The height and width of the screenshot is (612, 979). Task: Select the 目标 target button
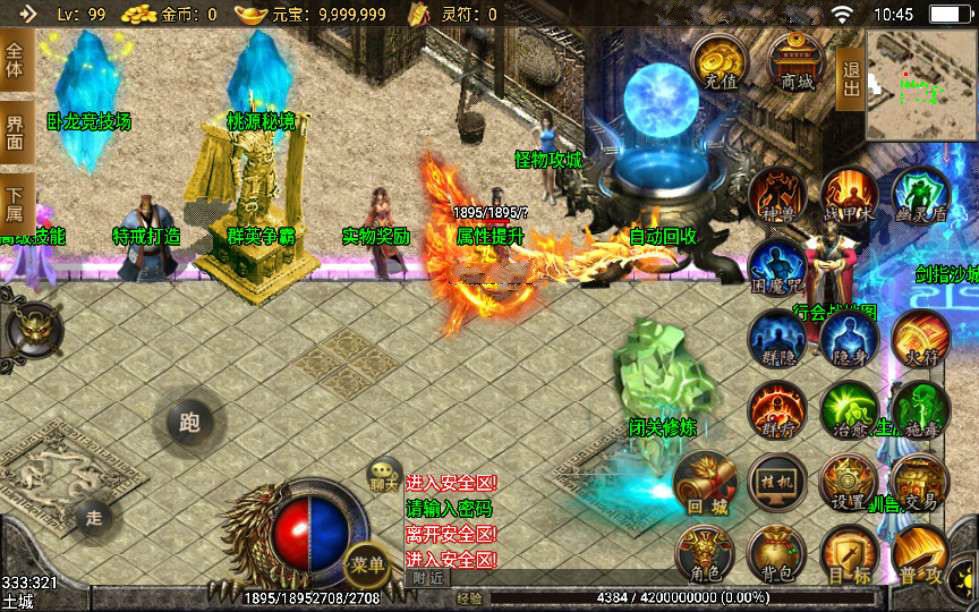pos(848,553)
